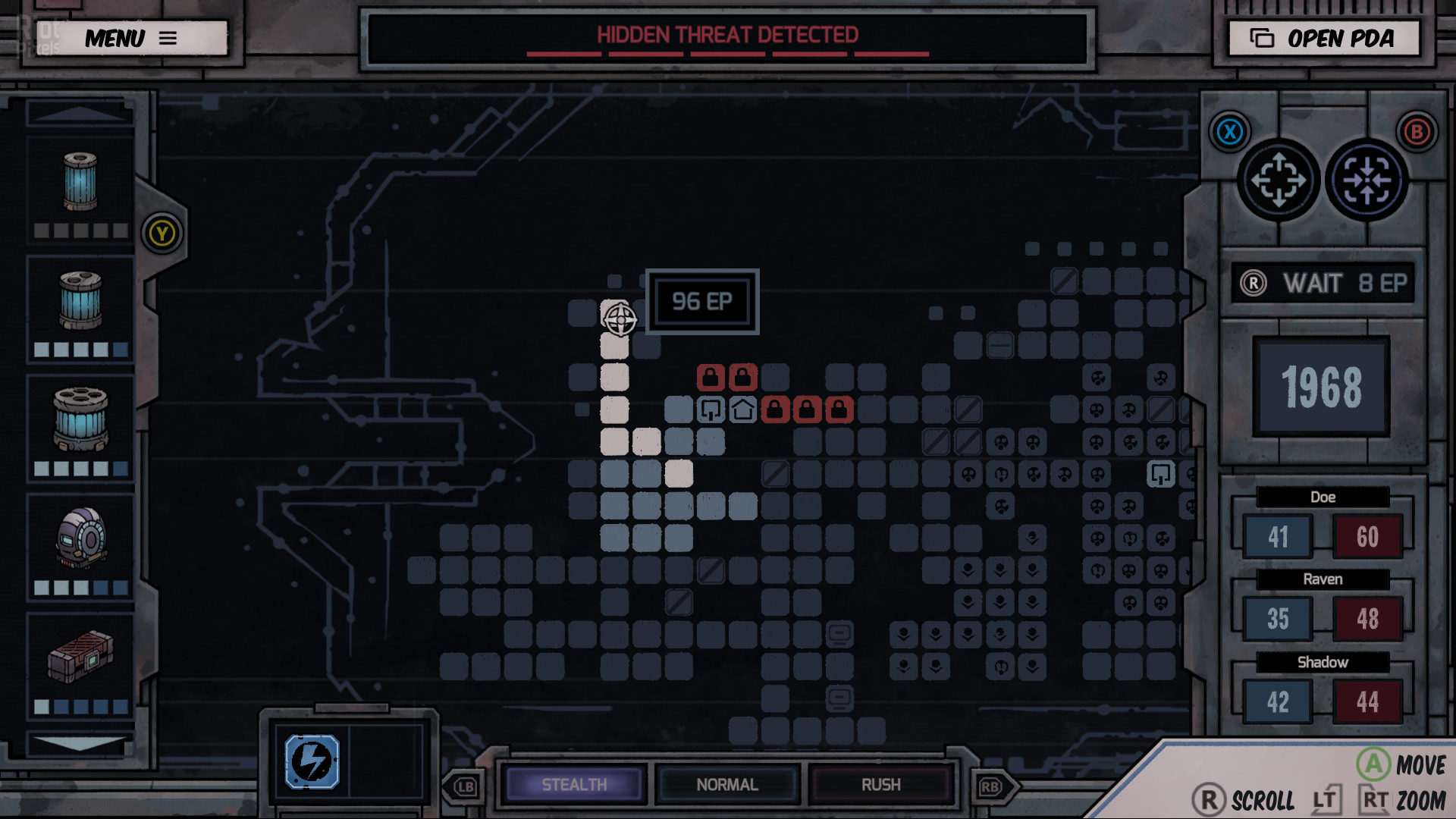1456x819 pixels.
Task: Select Shadow's squad member panel
Action: [x=1323, y=689]
